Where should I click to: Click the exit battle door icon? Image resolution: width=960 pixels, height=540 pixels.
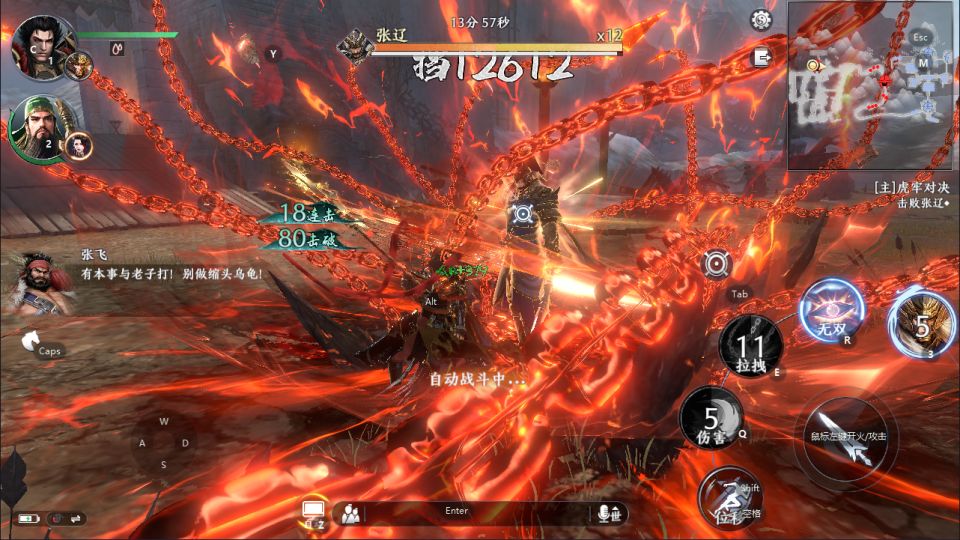(x=763, y=57)
